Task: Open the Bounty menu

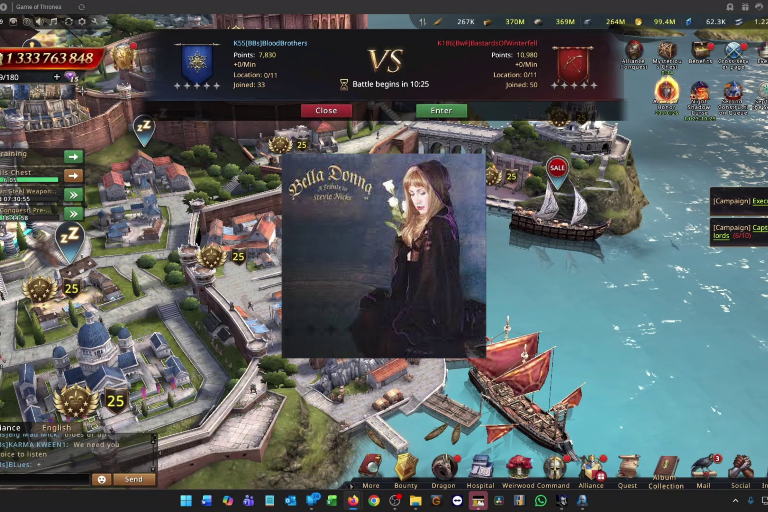Action: click(405, 468)
